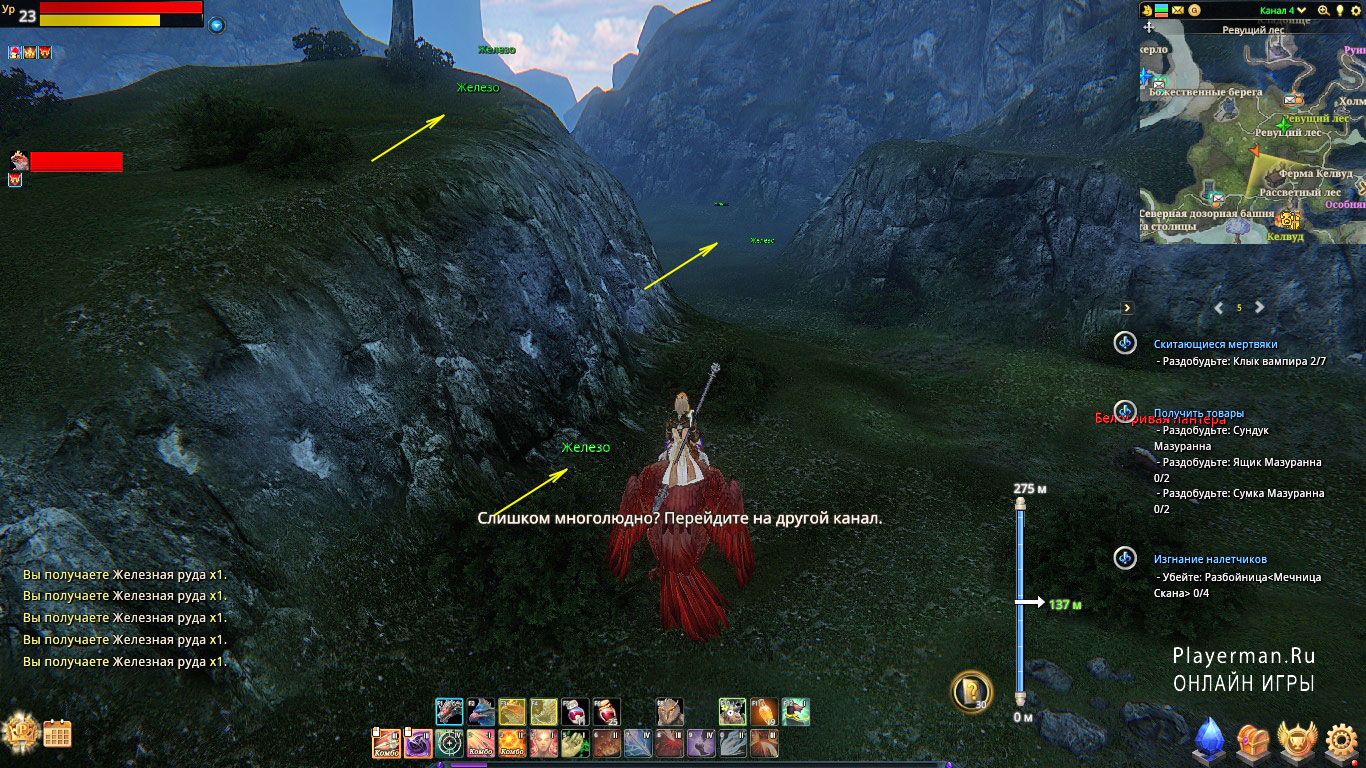Click the Ревущий лес minimap

(1252, 135)
